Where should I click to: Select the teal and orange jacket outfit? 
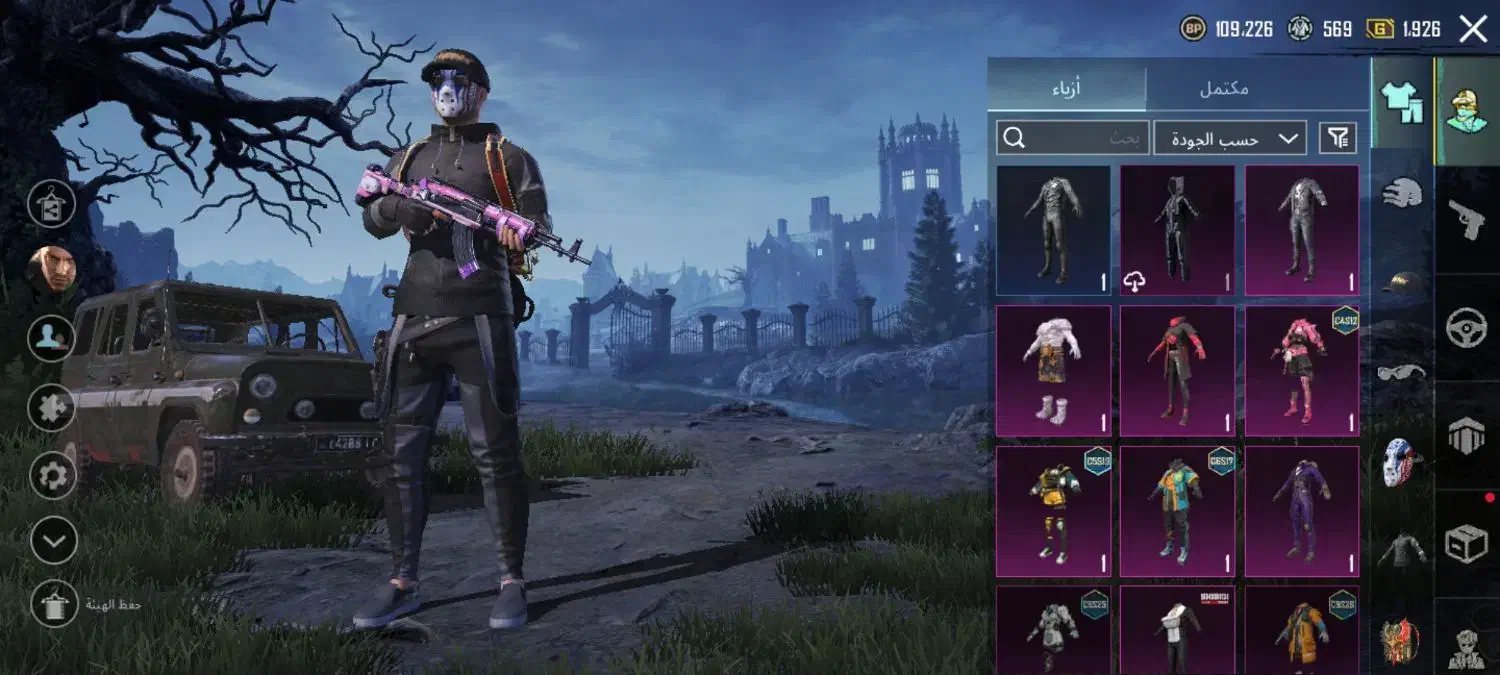coord(1177,511)
